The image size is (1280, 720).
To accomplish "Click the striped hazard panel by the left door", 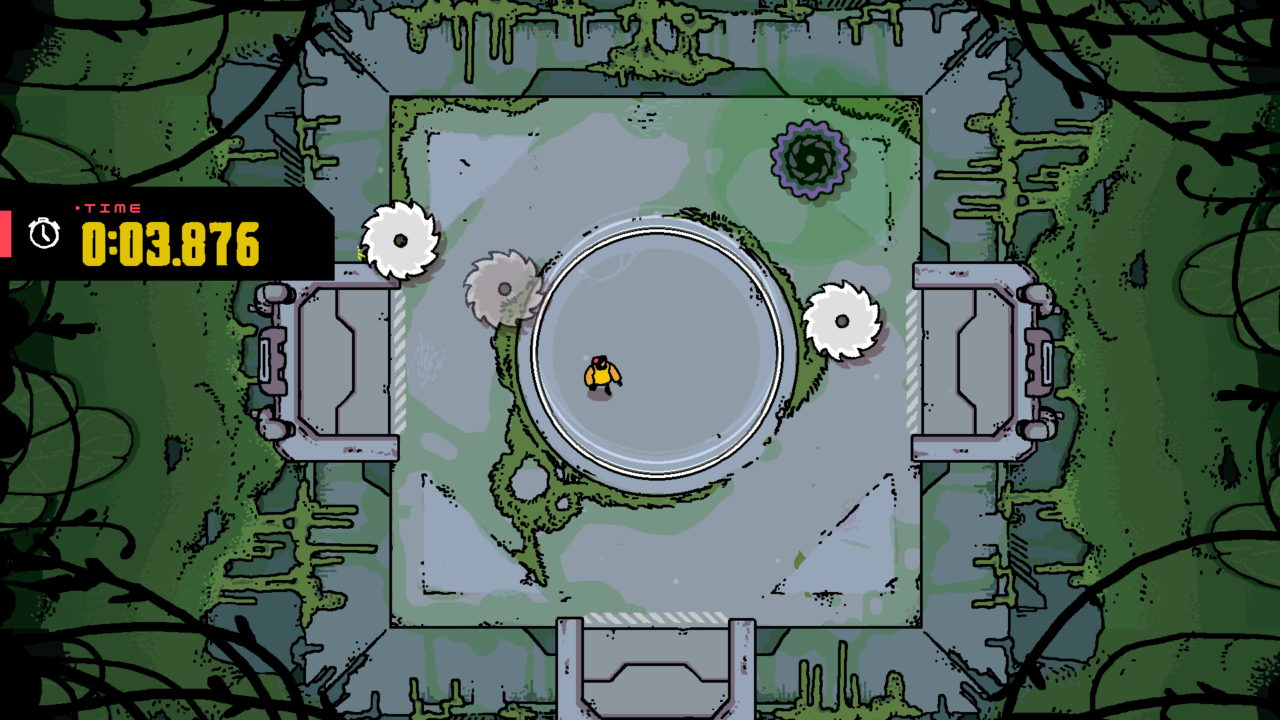I will tap(400, 360).
